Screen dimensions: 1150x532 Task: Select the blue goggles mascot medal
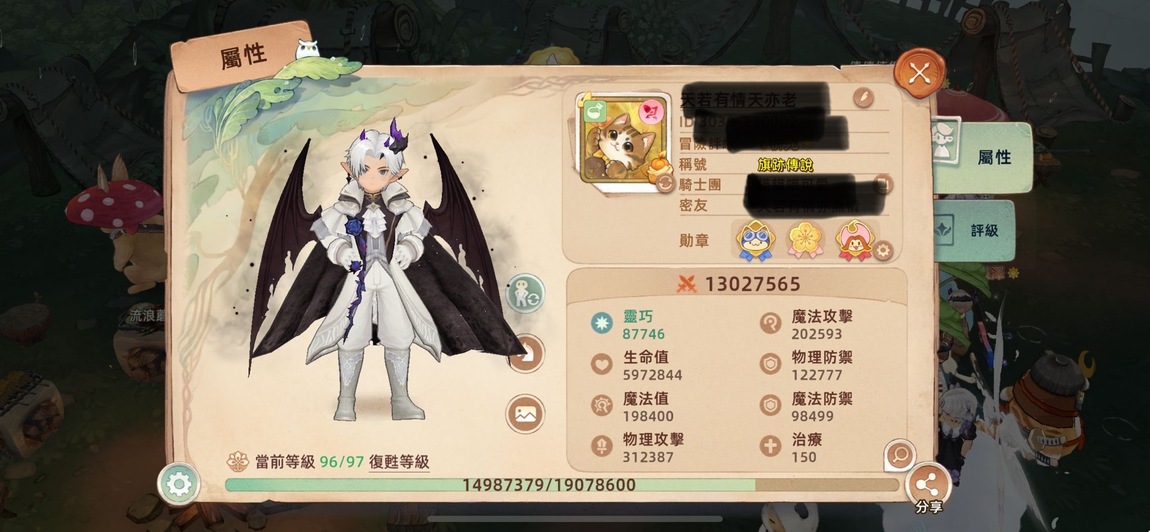tap(755, 240)
